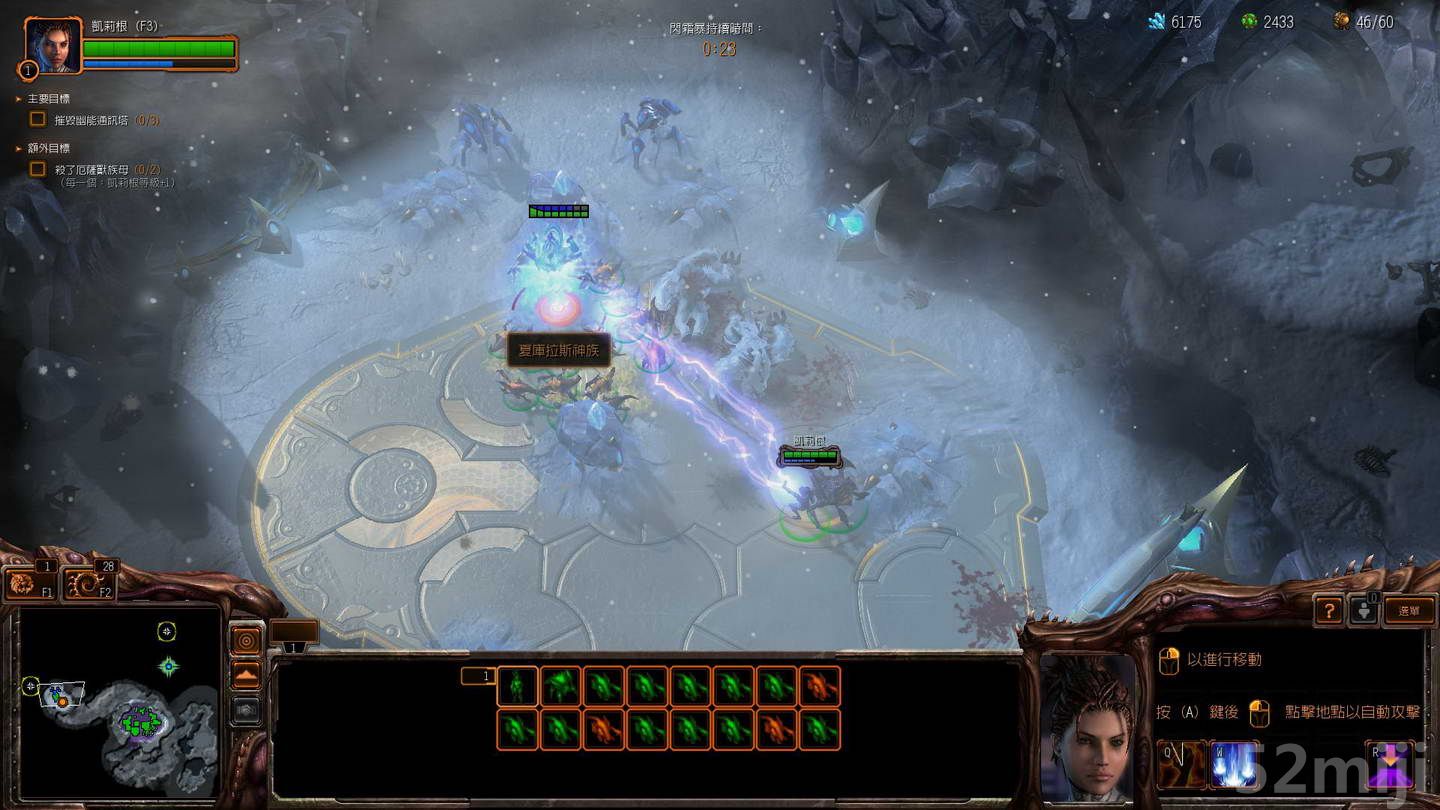1440x810 pixels.
Task: Activate the purple R ability
Action: (1388, 763)
